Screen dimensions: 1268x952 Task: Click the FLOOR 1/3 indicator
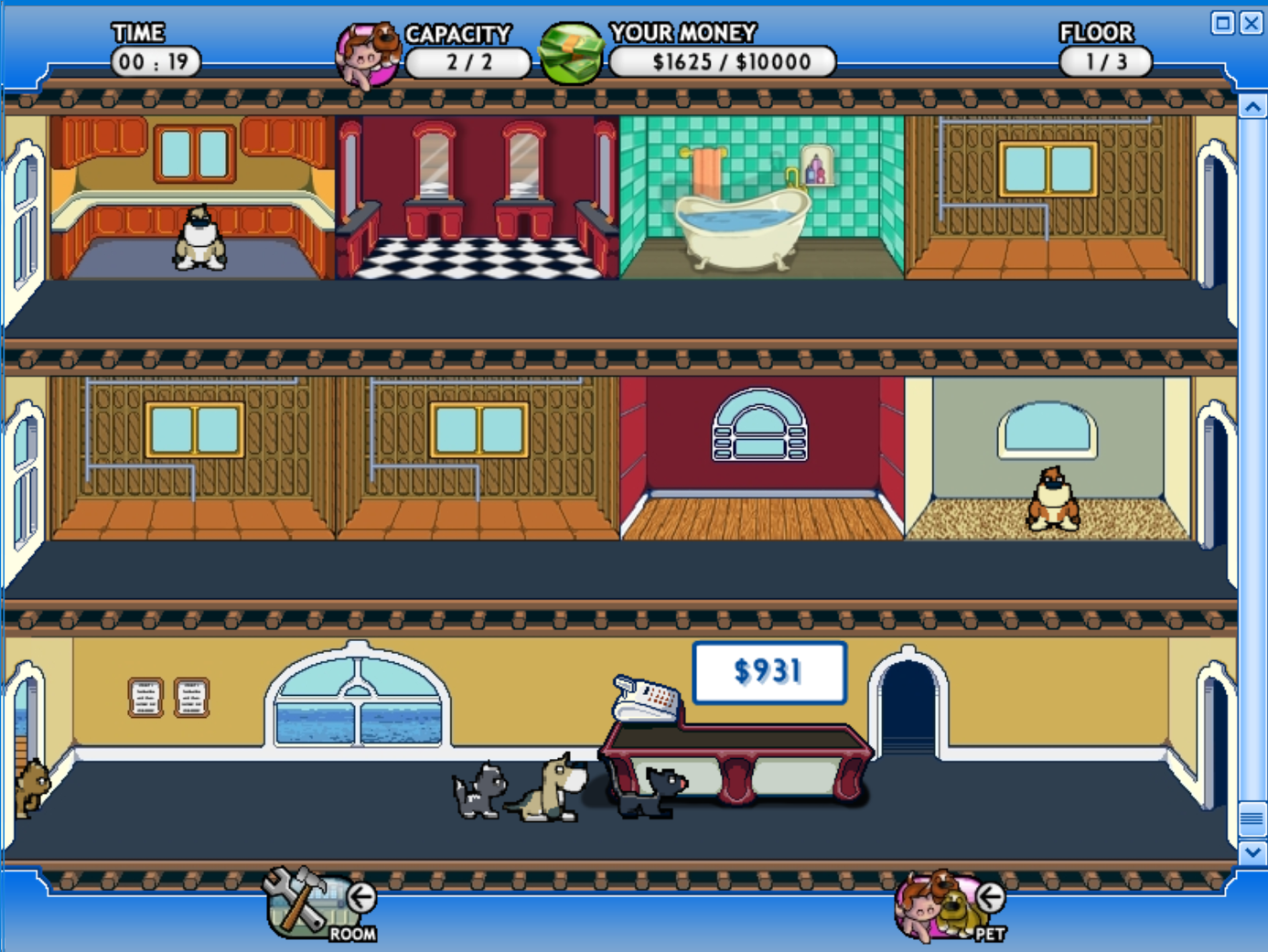(1106, 59)
